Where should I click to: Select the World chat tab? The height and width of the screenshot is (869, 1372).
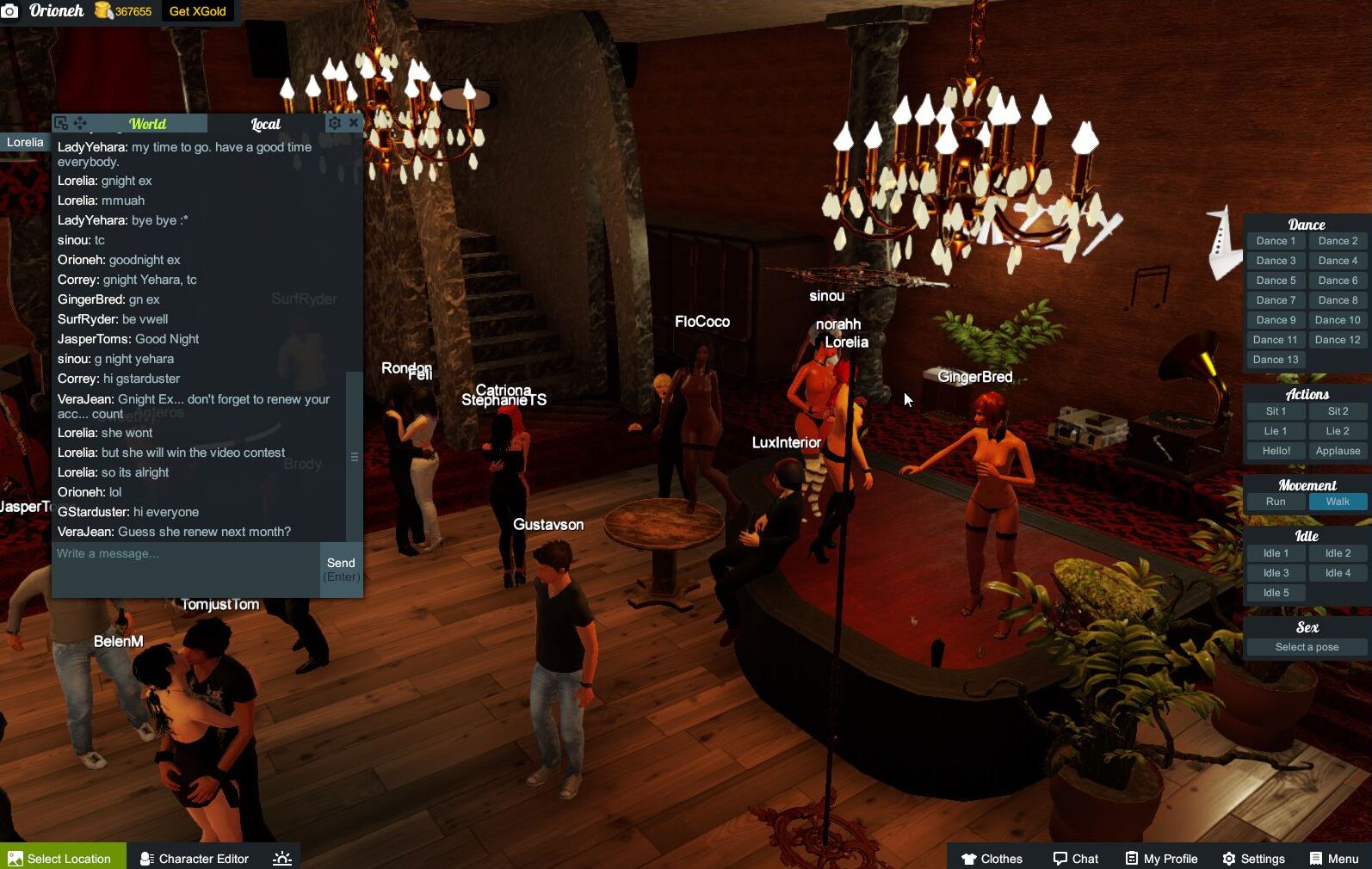[147, 124]
